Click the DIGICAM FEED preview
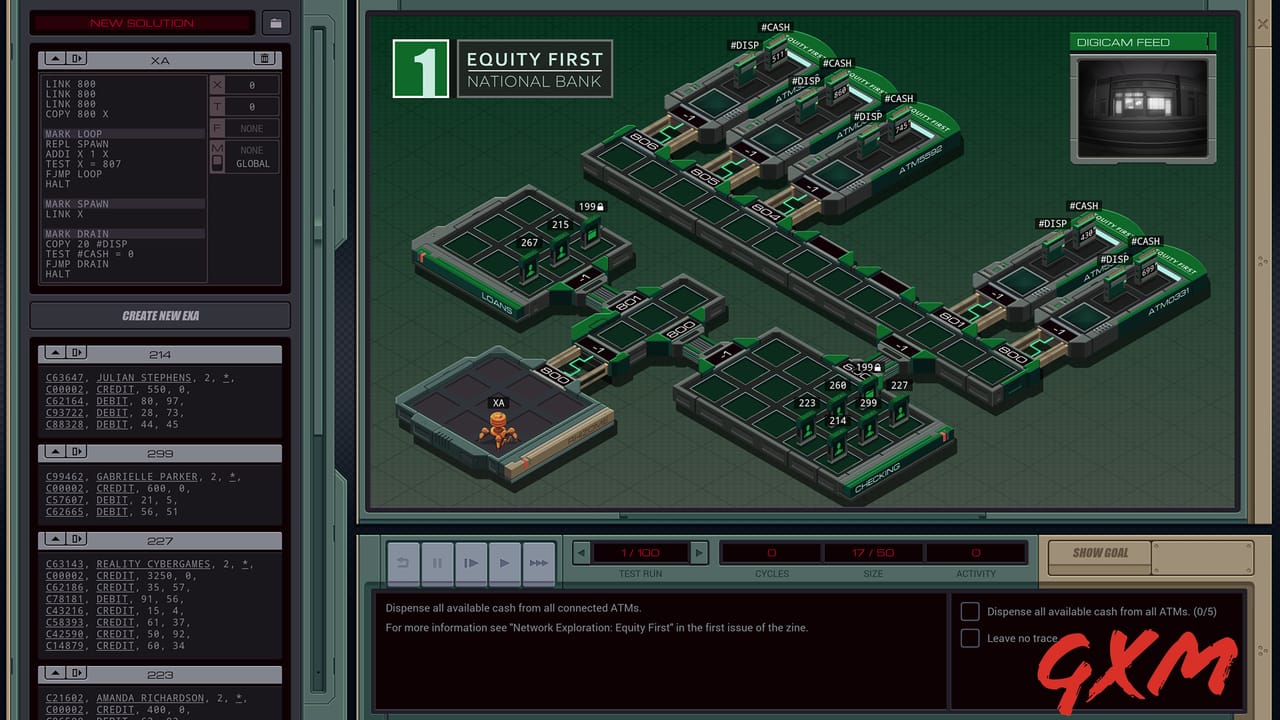 1142,108
